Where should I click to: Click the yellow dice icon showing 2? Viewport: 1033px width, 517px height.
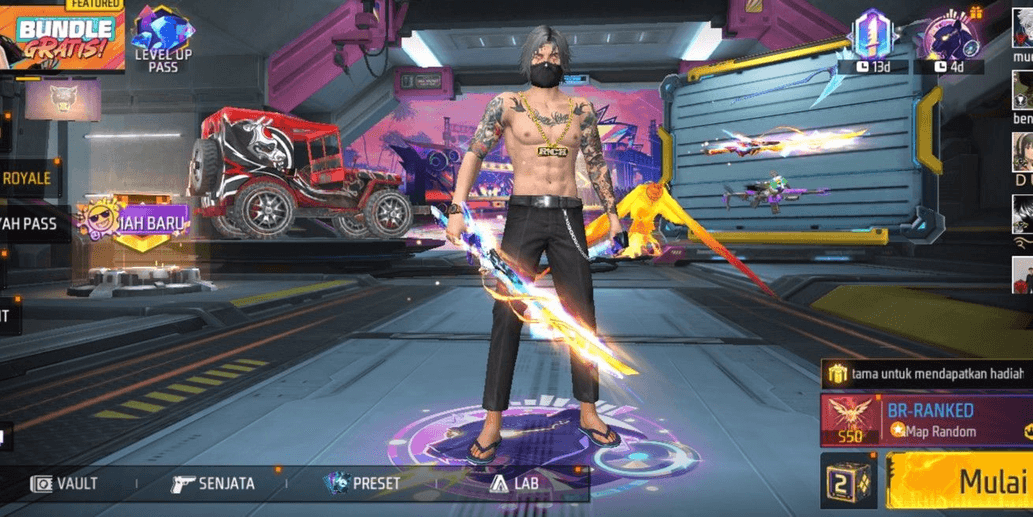849,482
